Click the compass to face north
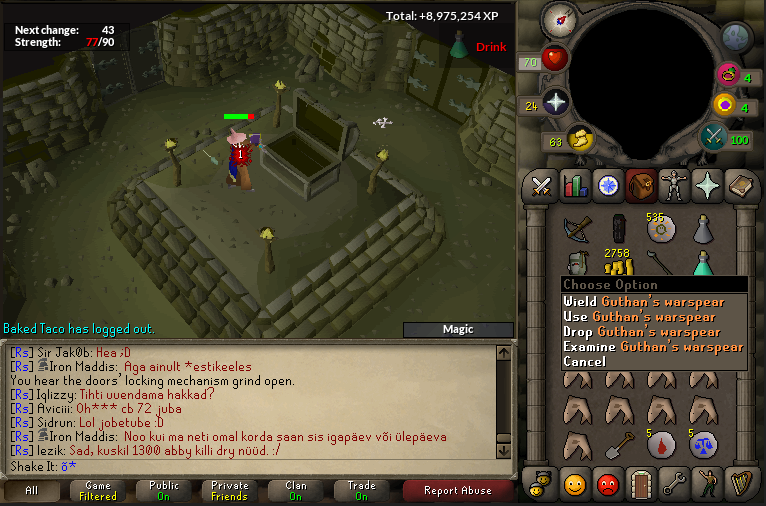 (559, 19)
